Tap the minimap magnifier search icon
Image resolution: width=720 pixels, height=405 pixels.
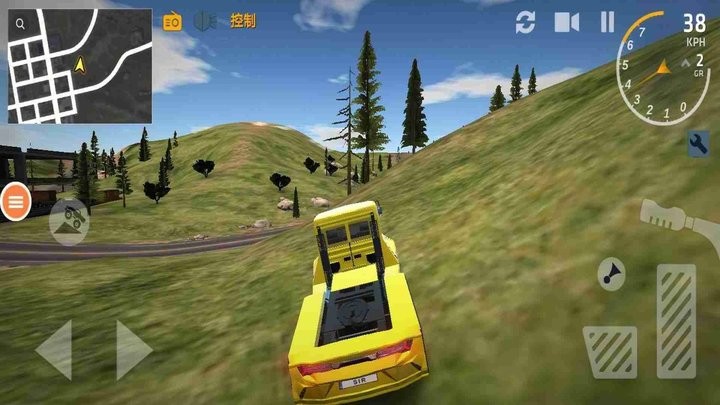click(x=21, y=22)
